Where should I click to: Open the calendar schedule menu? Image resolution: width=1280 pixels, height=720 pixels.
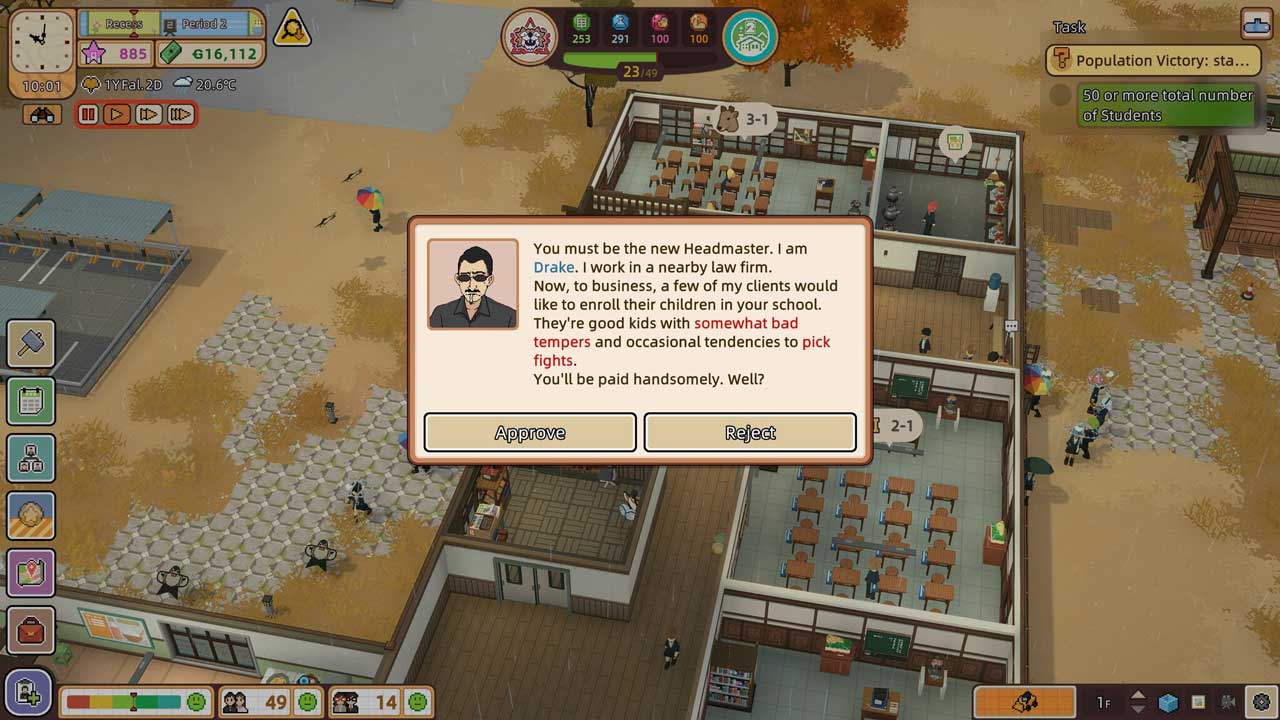pyautogui.click(x=30, y=401)
